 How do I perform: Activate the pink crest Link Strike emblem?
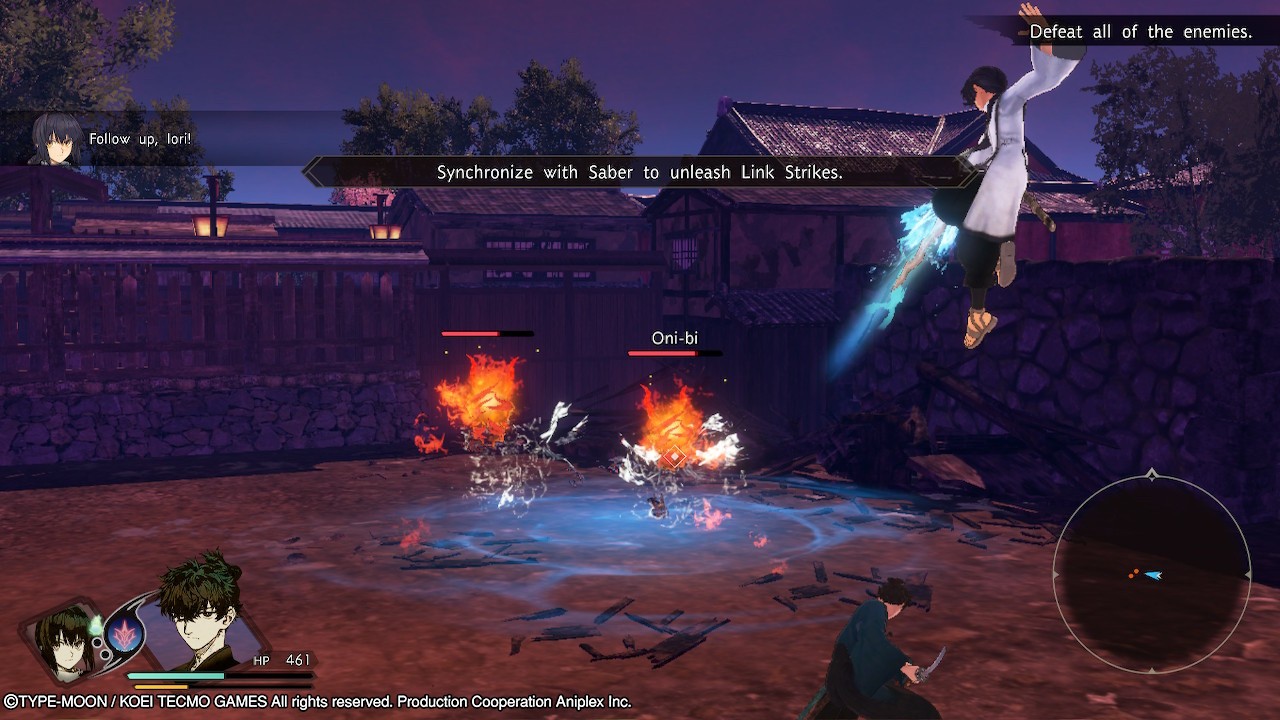coord(125,634)
